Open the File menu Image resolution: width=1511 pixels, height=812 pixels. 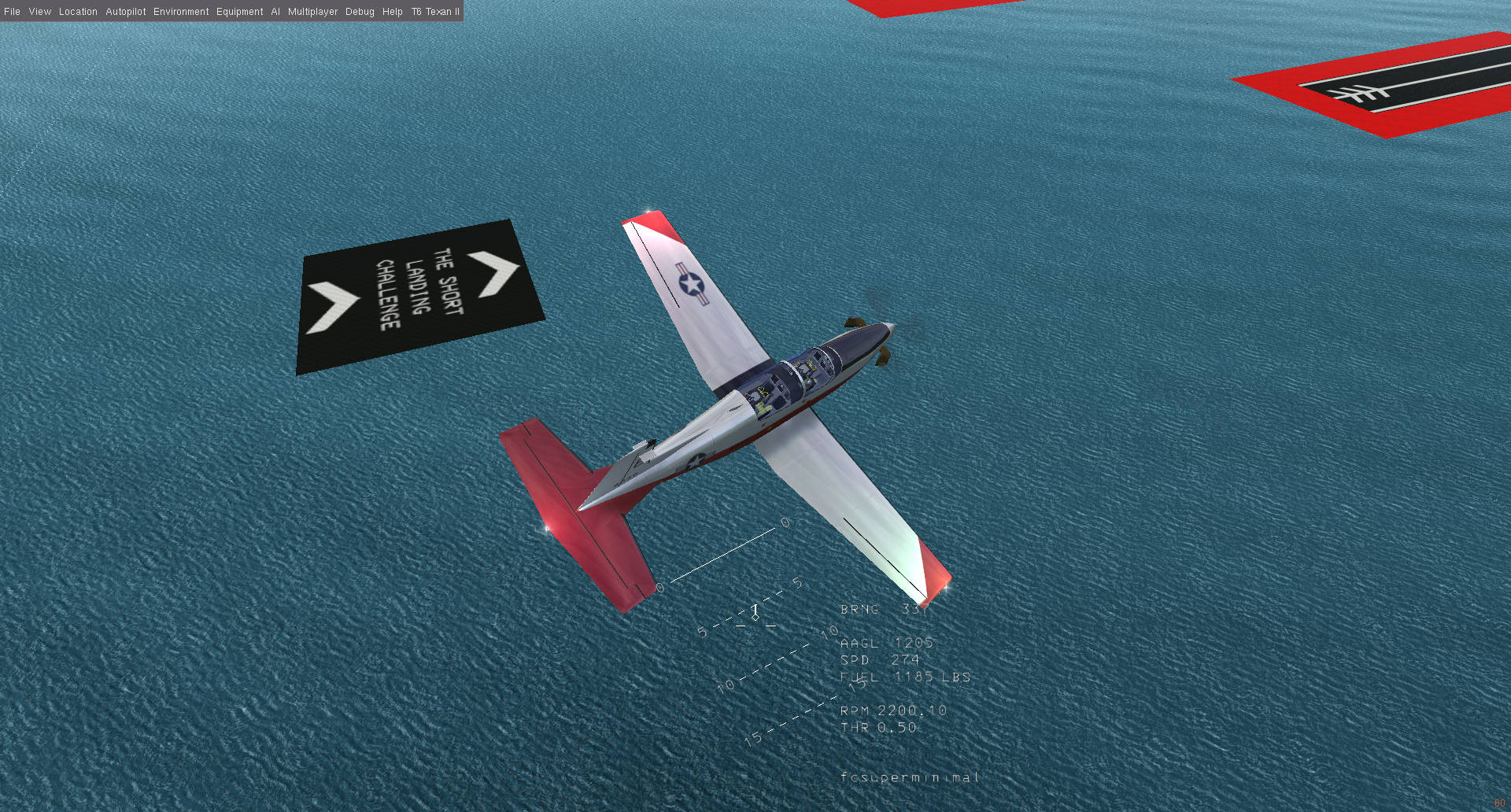[12, 12]
